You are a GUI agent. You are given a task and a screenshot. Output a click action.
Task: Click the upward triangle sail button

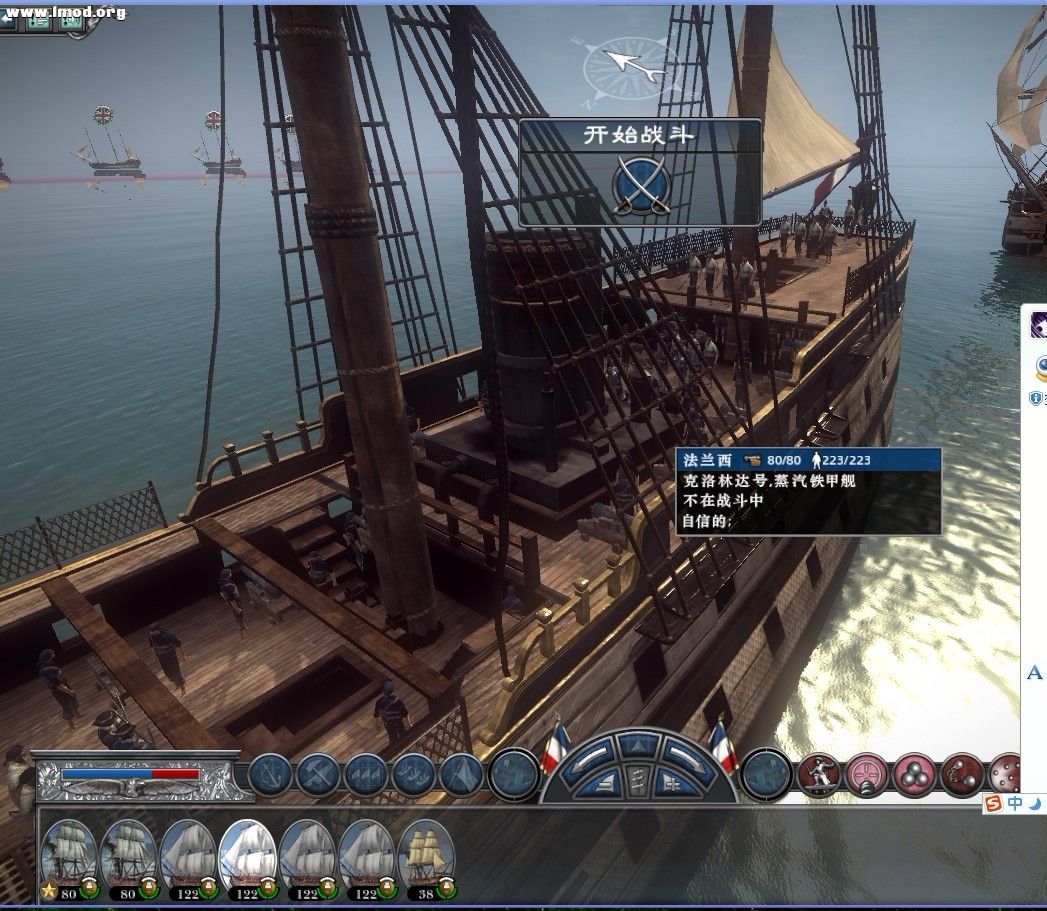pos(637,743)
